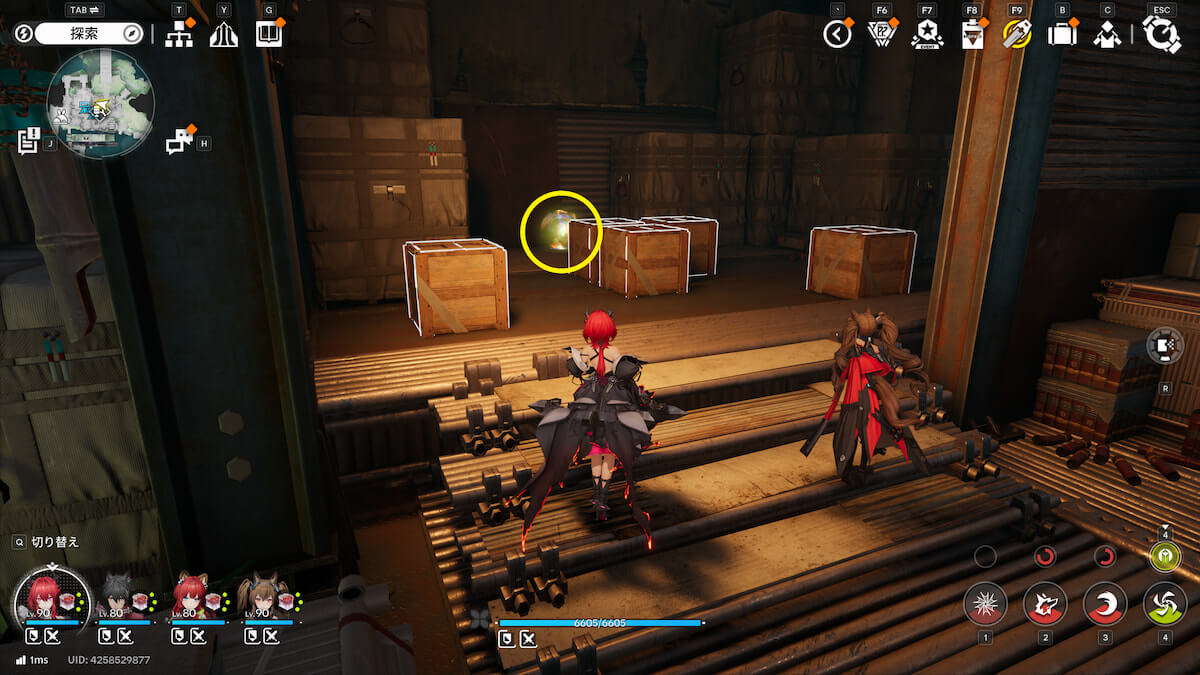The height and width of the screenshot is (675, 1200).
Task: Open the clipboard icon under F8
Action: click(971, 35)
